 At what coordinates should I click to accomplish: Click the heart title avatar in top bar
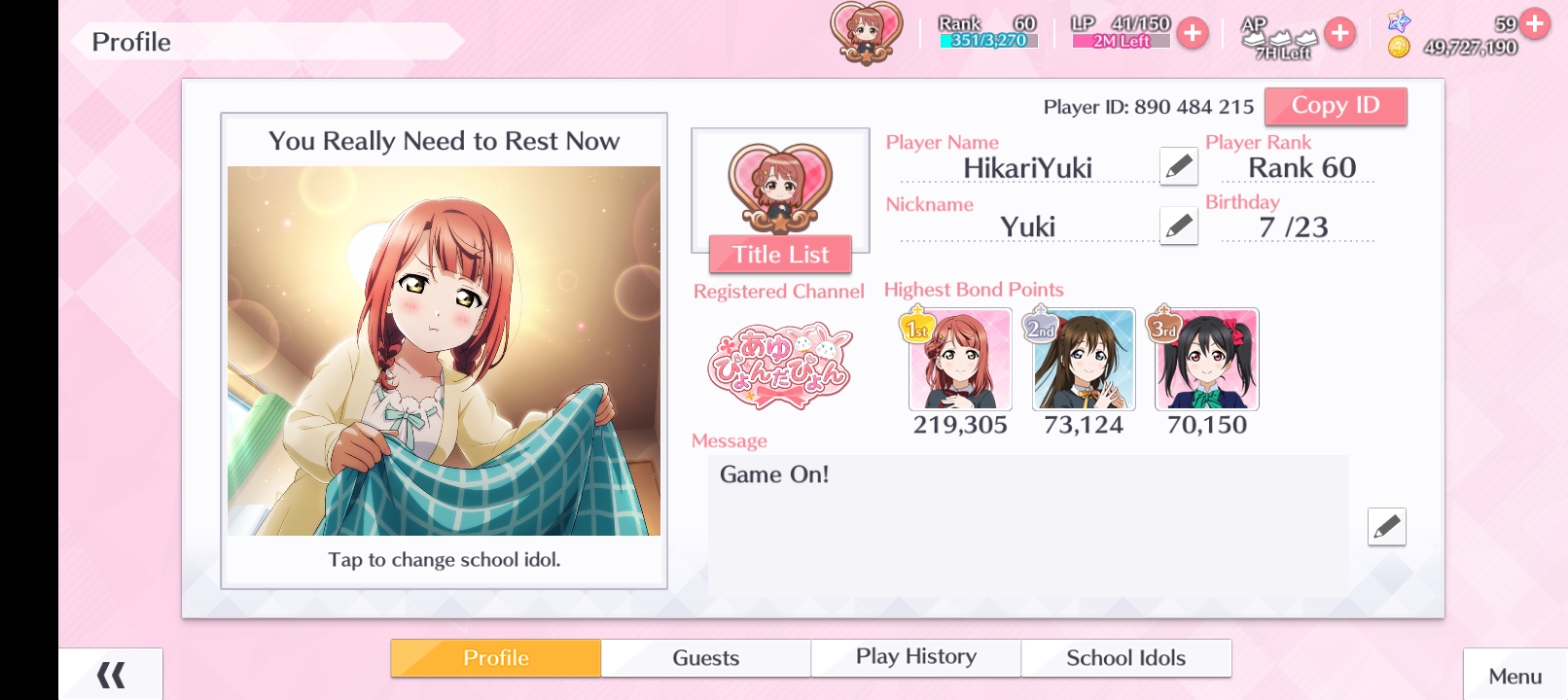(866, 33)
